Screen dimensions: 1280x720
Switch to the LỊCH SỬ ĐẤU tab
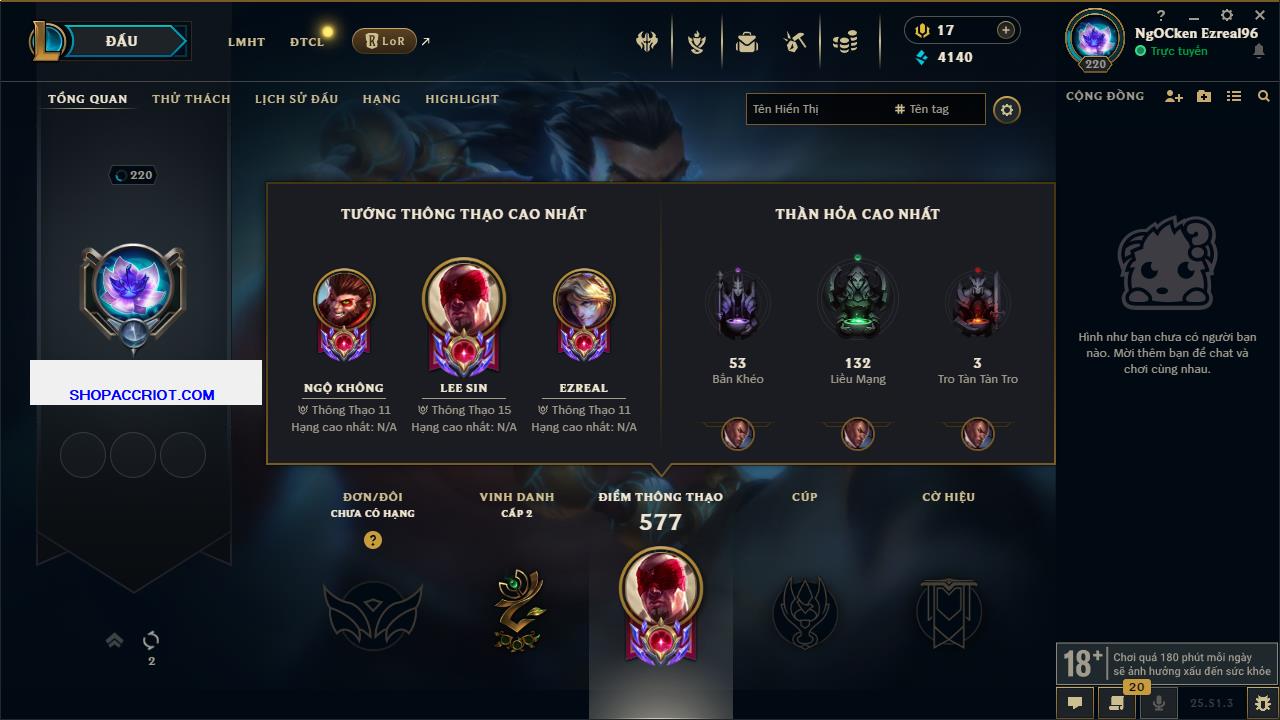point(296,99)
